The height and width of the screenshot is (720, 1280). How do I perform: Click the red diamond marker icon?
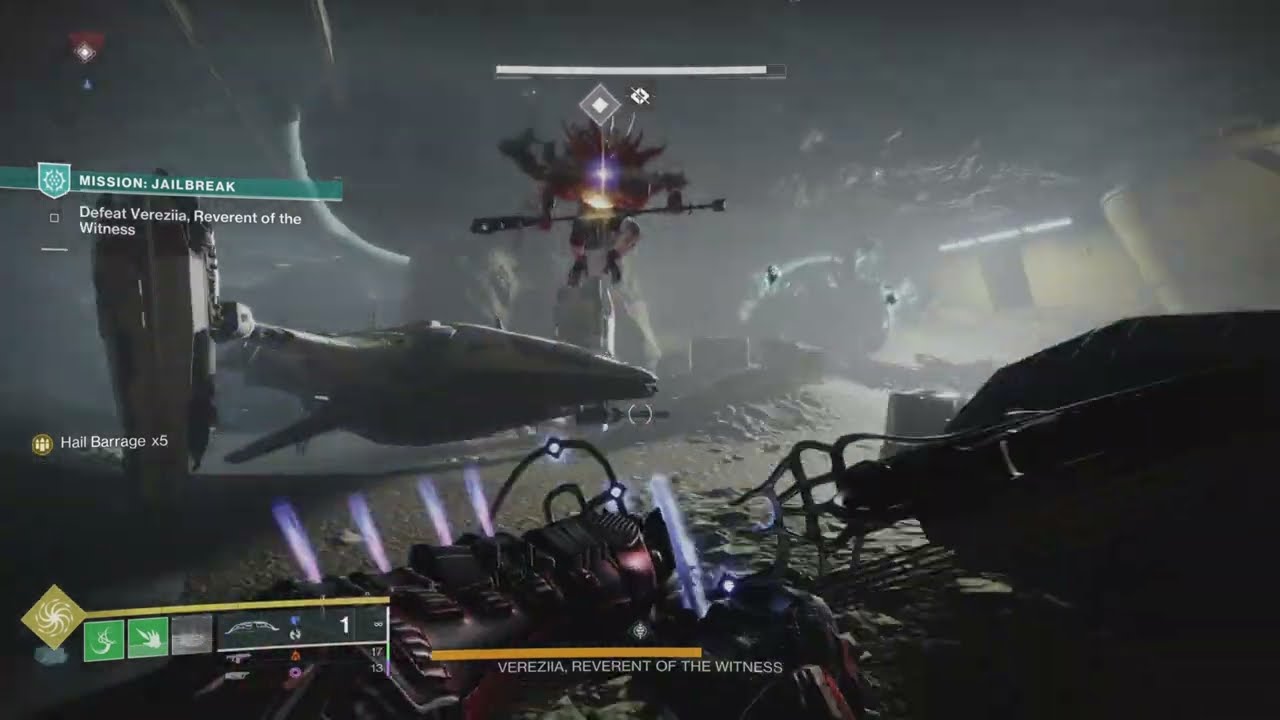86,49
